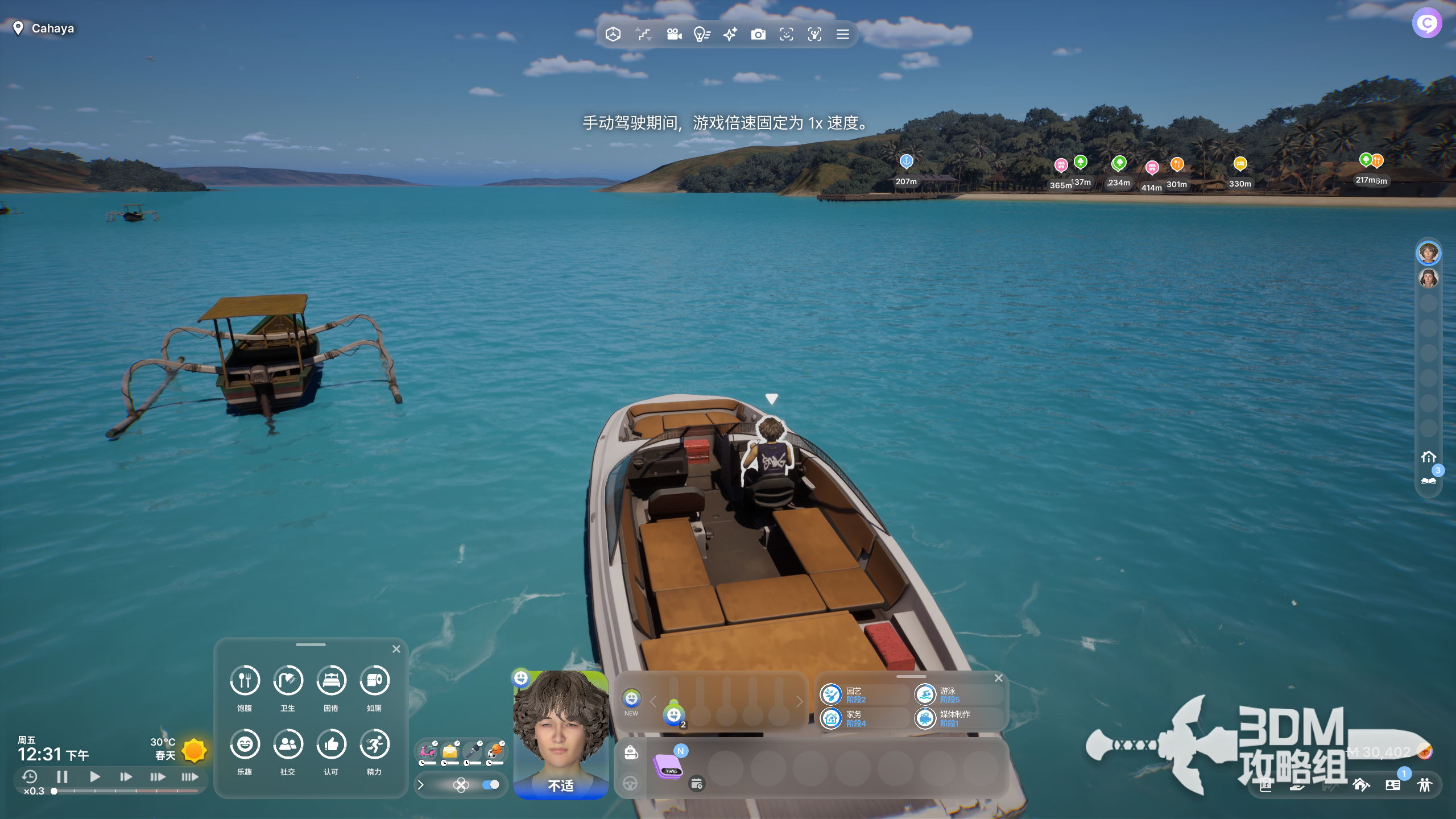This screenshot has height=819, width=1456.
Task: Click the camera photo mode icon
Action: (x=758, y=35)
